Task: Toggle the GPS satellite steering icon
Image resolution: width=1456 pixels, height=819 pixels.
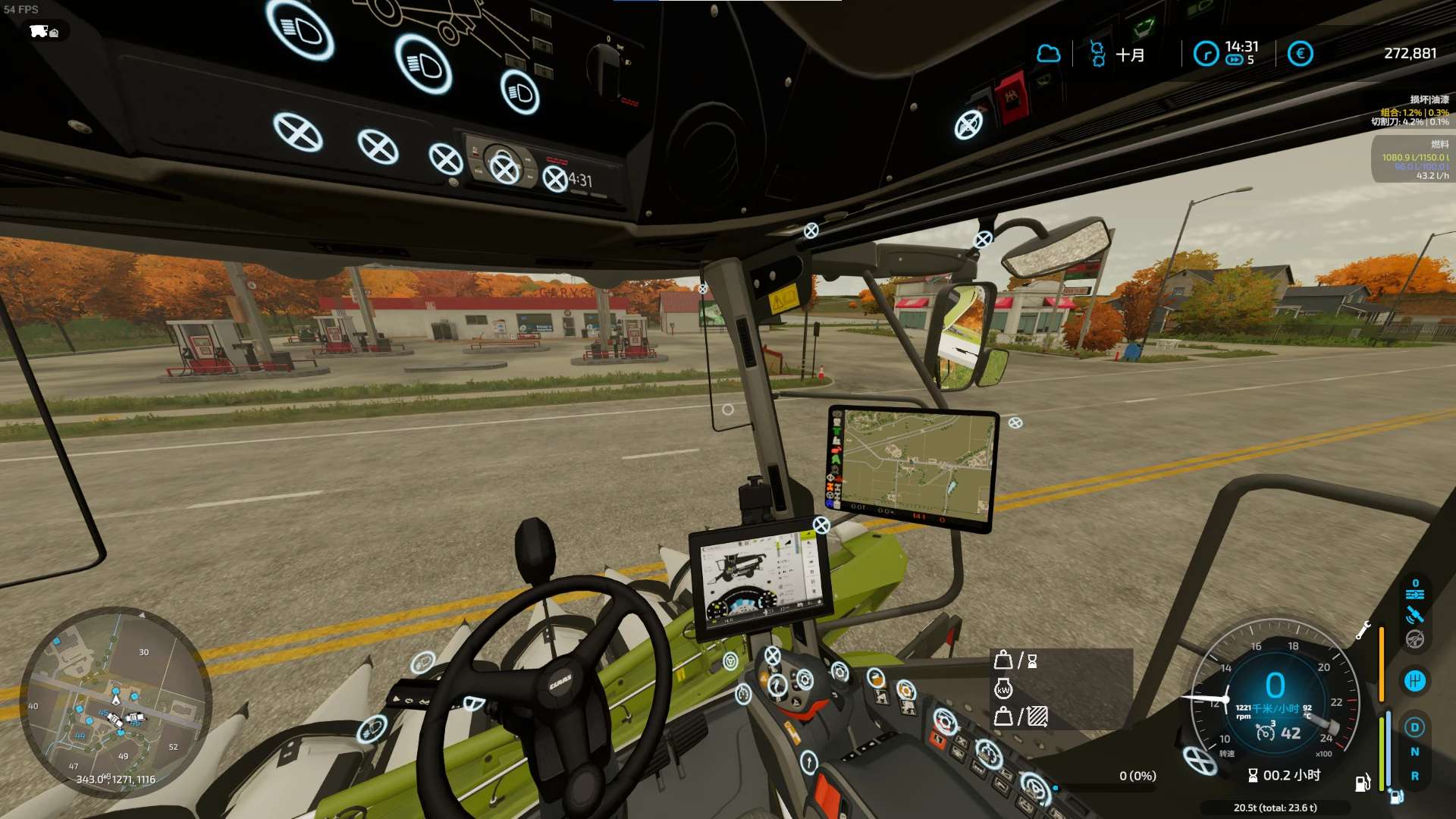Action: [x=1414, y=615]
